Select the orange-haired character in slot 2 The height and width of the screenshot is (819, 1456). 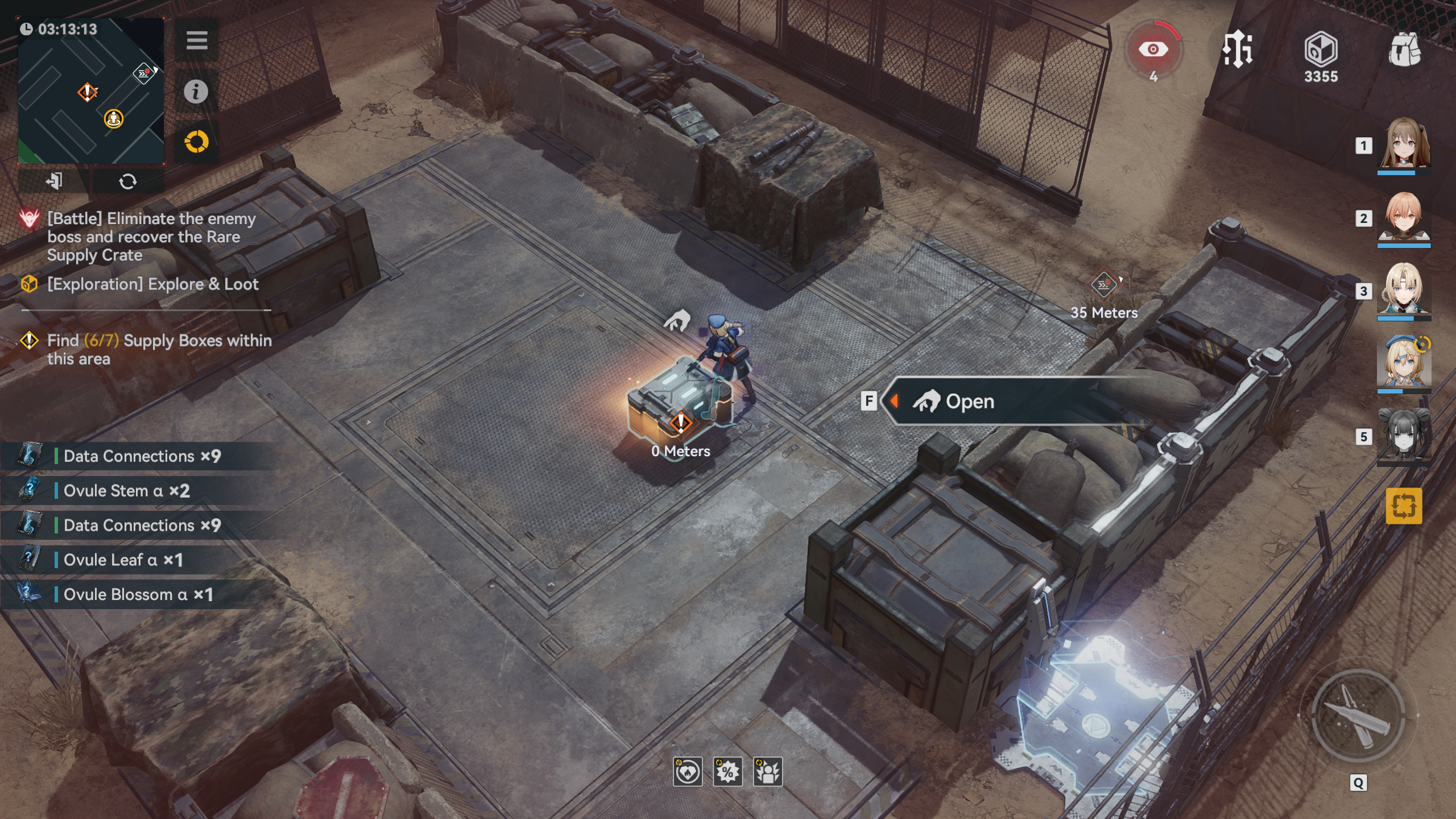pyautogui.click(x=1404, y=217)
